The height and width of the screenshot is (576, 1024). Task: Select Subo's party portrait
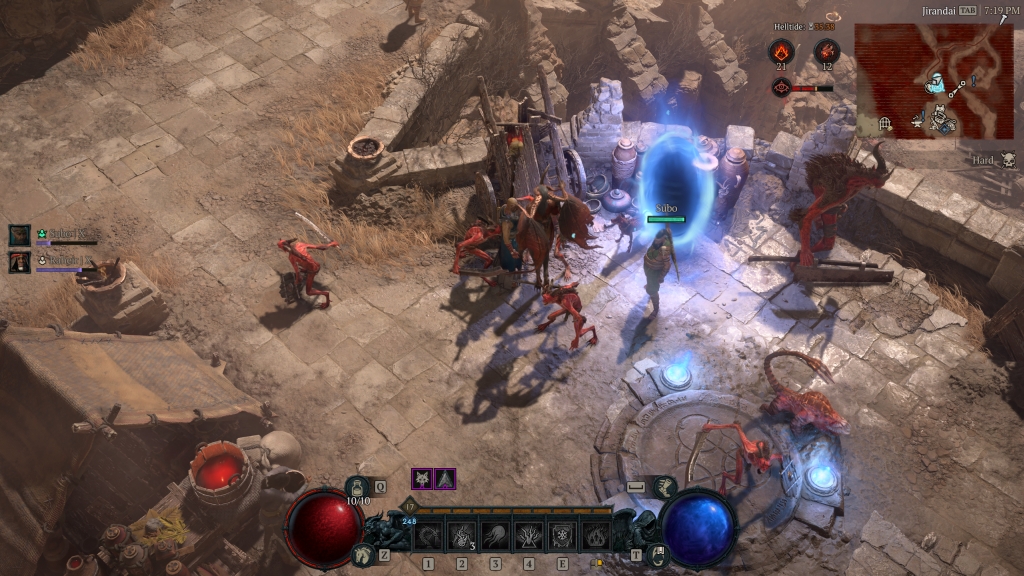19,235
